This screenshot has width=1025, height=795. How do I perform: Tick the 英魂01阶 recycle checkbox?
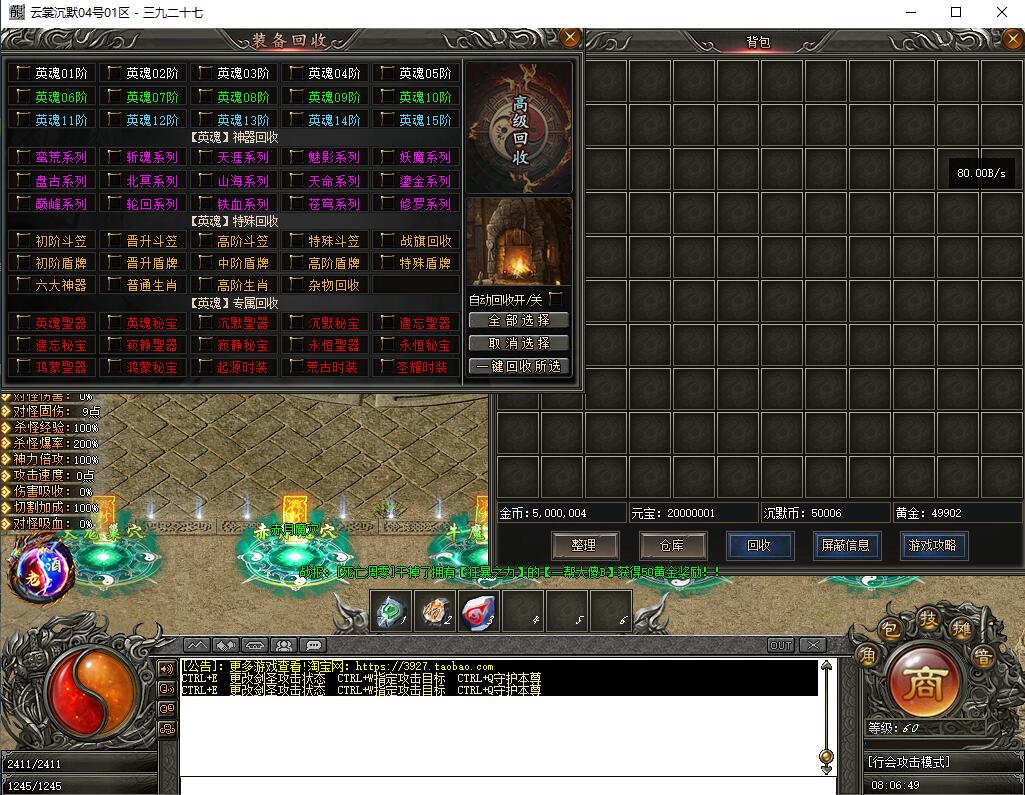tap(23, 73)
